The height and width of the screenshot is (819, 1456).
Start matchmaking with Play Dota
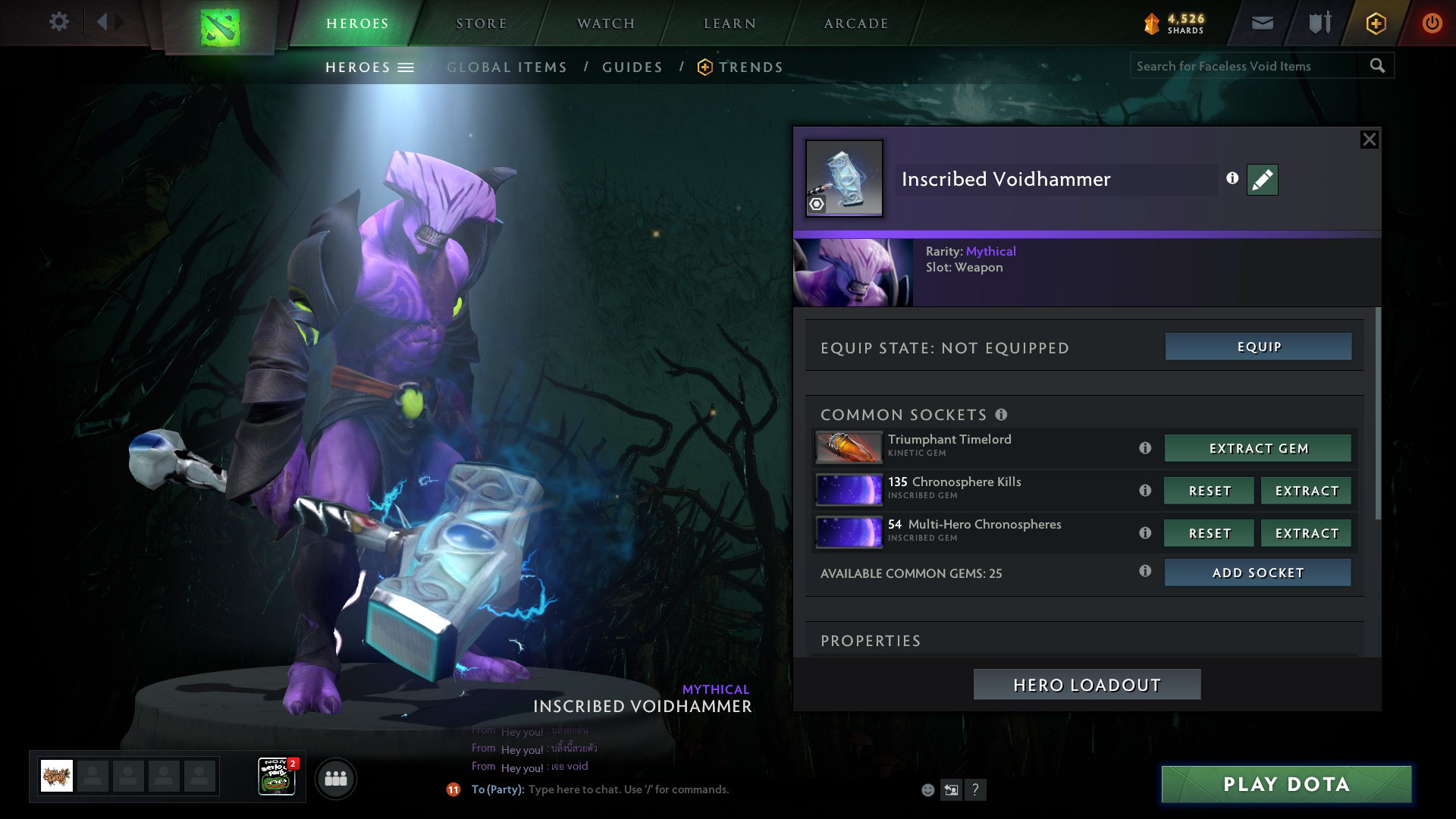[1286, 784]
